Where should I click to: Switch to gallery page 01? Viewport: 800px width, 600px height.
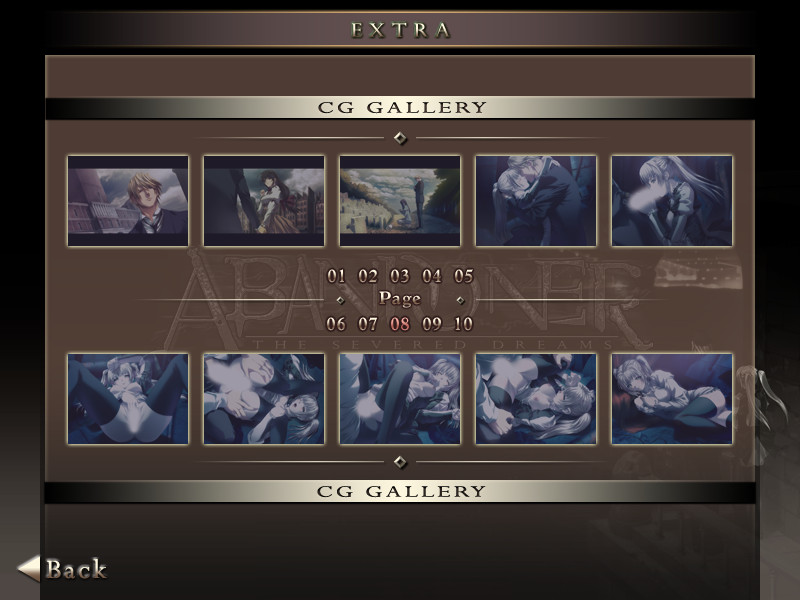coord(336,276)
